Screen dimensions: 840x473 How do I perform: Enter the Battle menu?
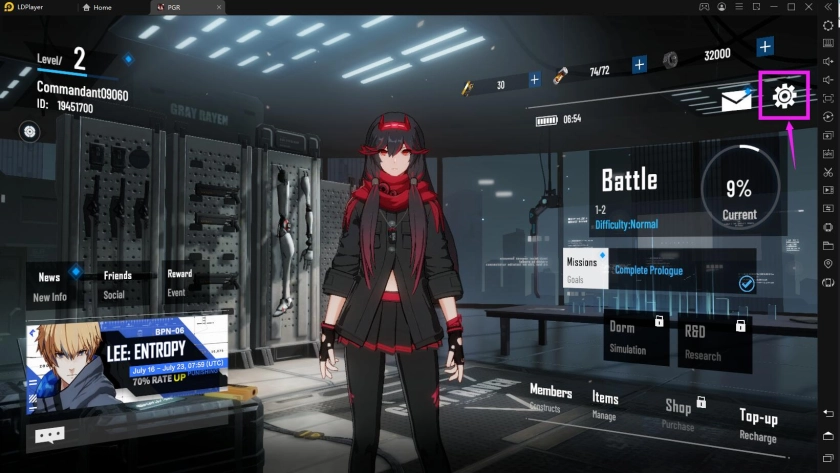pyautogui.click(x=629, y=180)
